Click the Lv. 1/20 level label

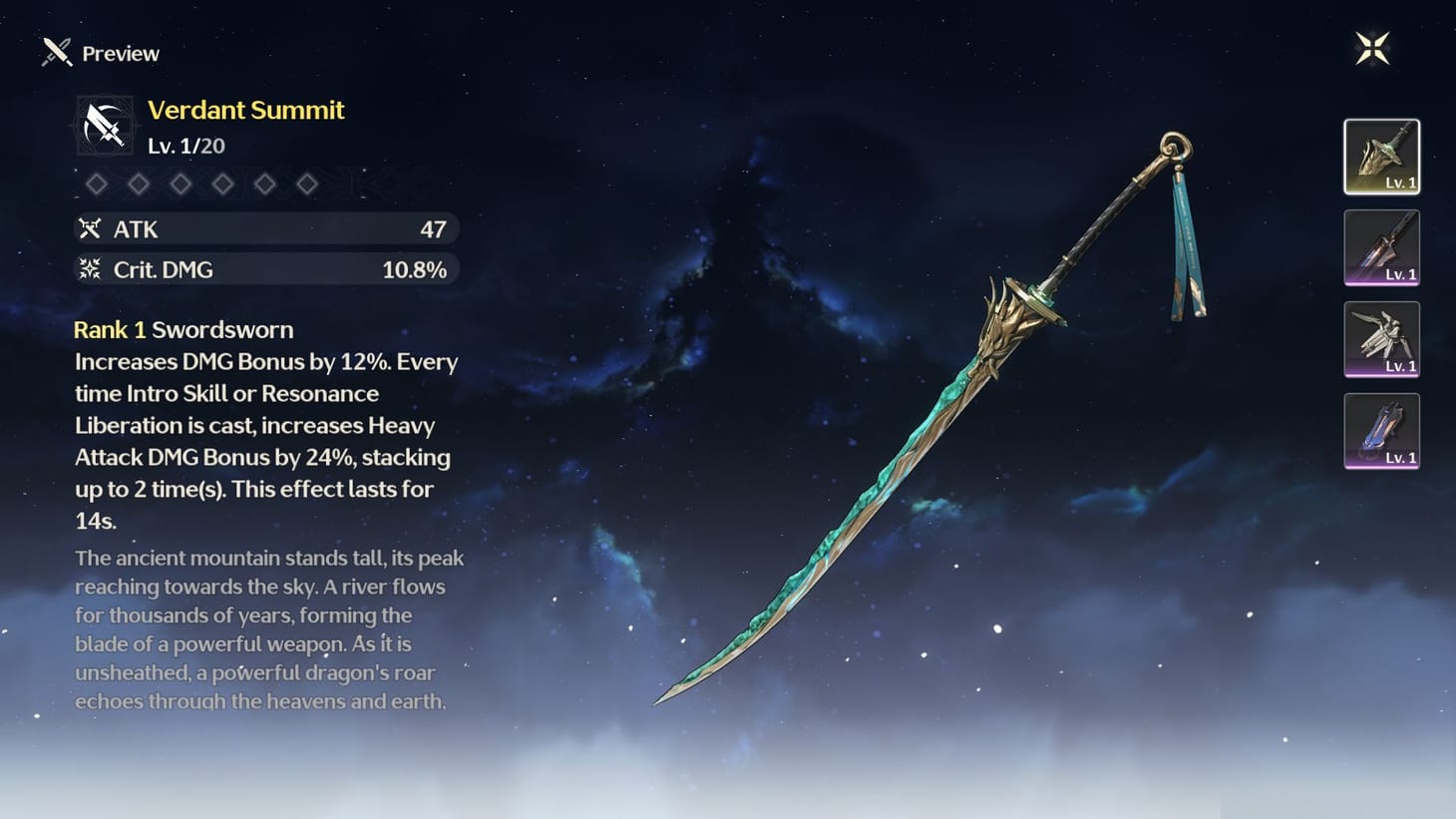pyautogui.click(x=185, y=145)
